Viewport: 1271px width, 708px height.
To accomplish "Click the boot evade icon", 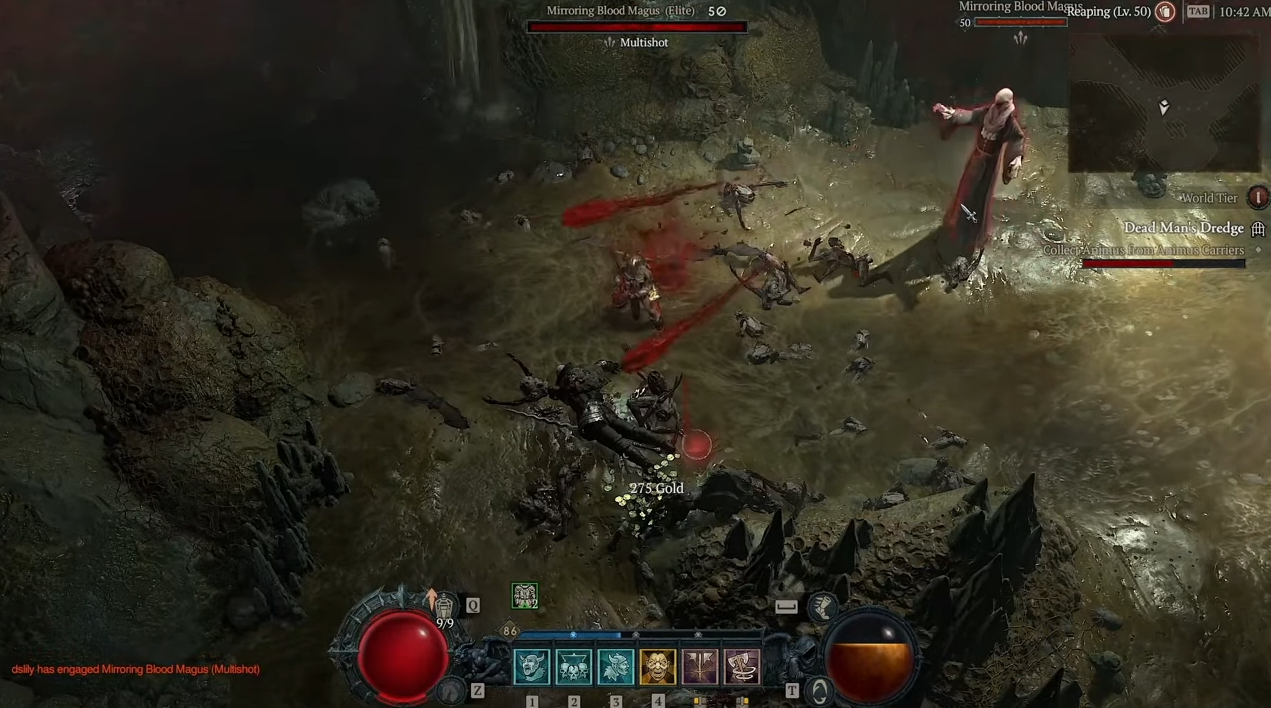I will (823, 606).
